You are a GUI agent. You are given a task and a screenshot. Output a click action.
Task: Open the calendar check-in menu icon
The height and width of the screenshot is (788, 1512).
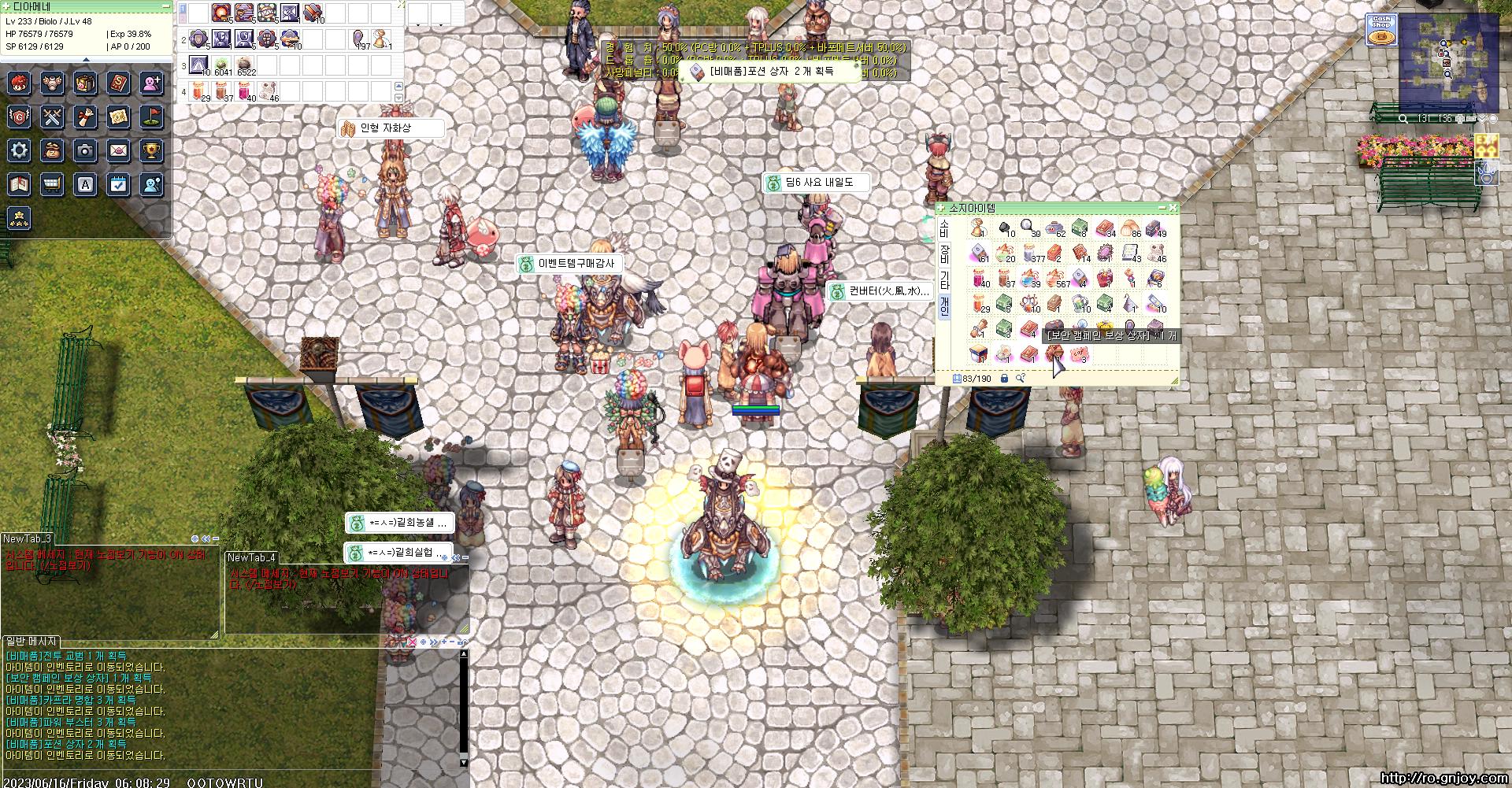pyautogui.click(x=118, y=184)
